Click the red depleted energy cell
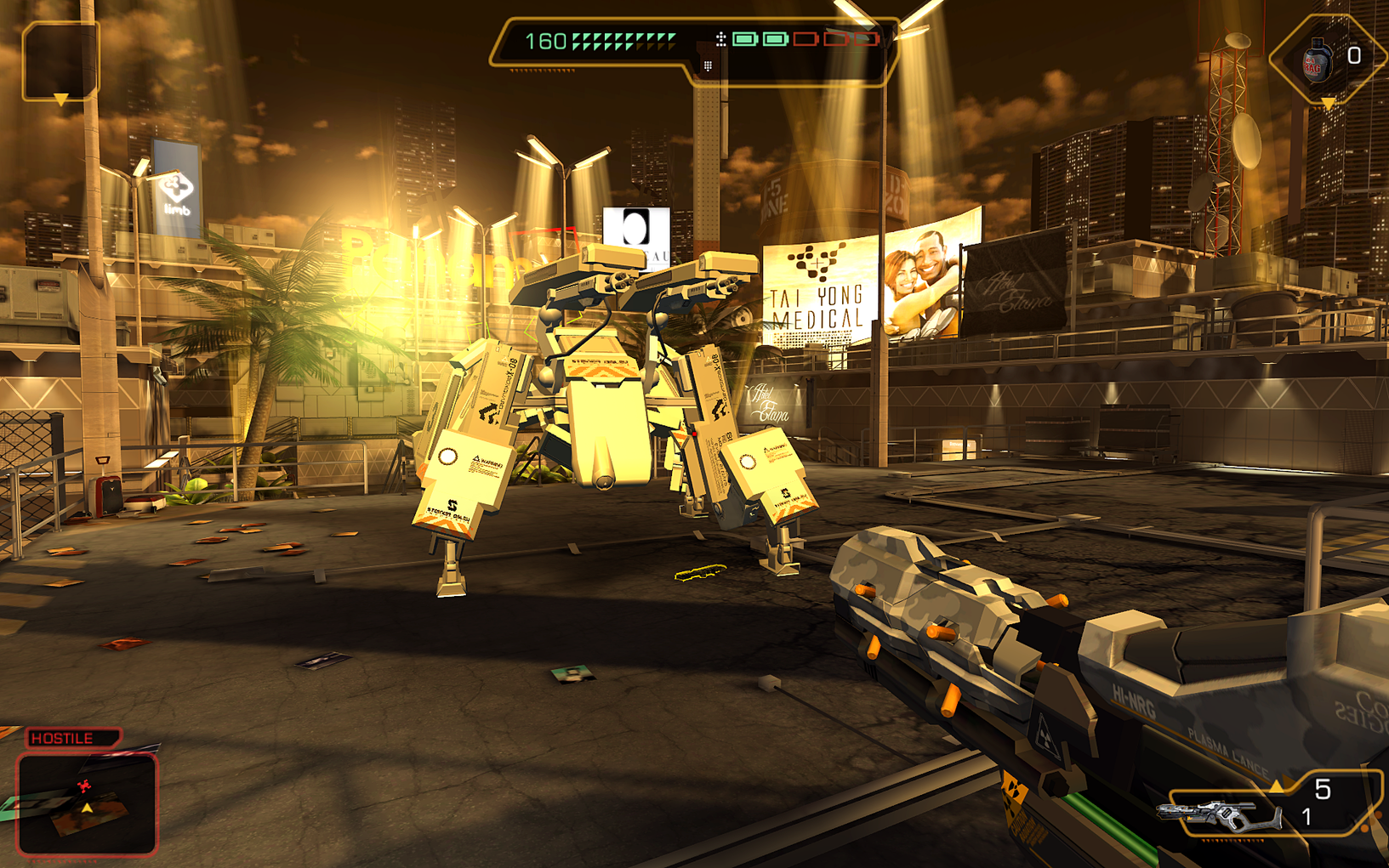This screenshot has width=1389, height=868. (x=806, y=38)
